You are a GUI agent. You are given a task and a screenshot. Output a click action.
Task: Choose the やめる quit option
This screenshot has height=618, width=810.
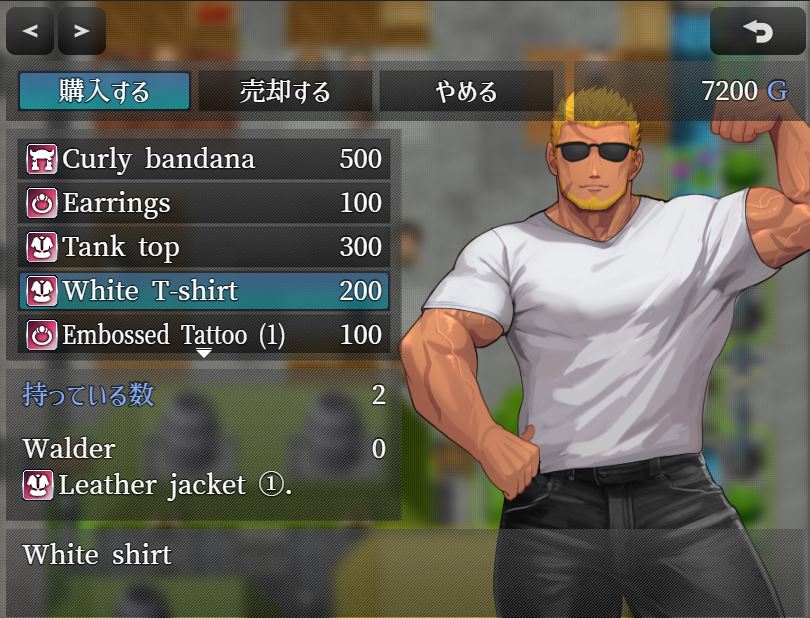point(466,92)
